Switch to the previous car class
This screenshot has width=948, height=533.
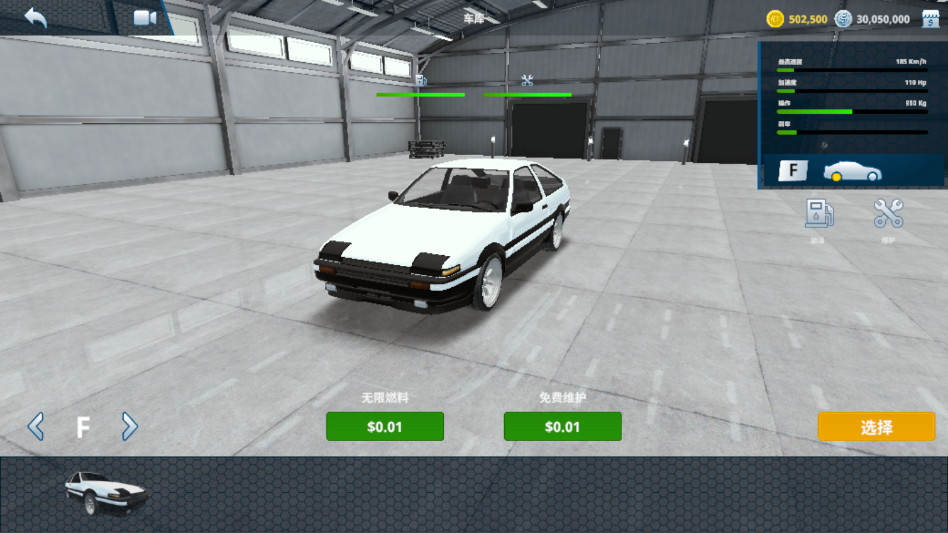(x=36, y=427)
